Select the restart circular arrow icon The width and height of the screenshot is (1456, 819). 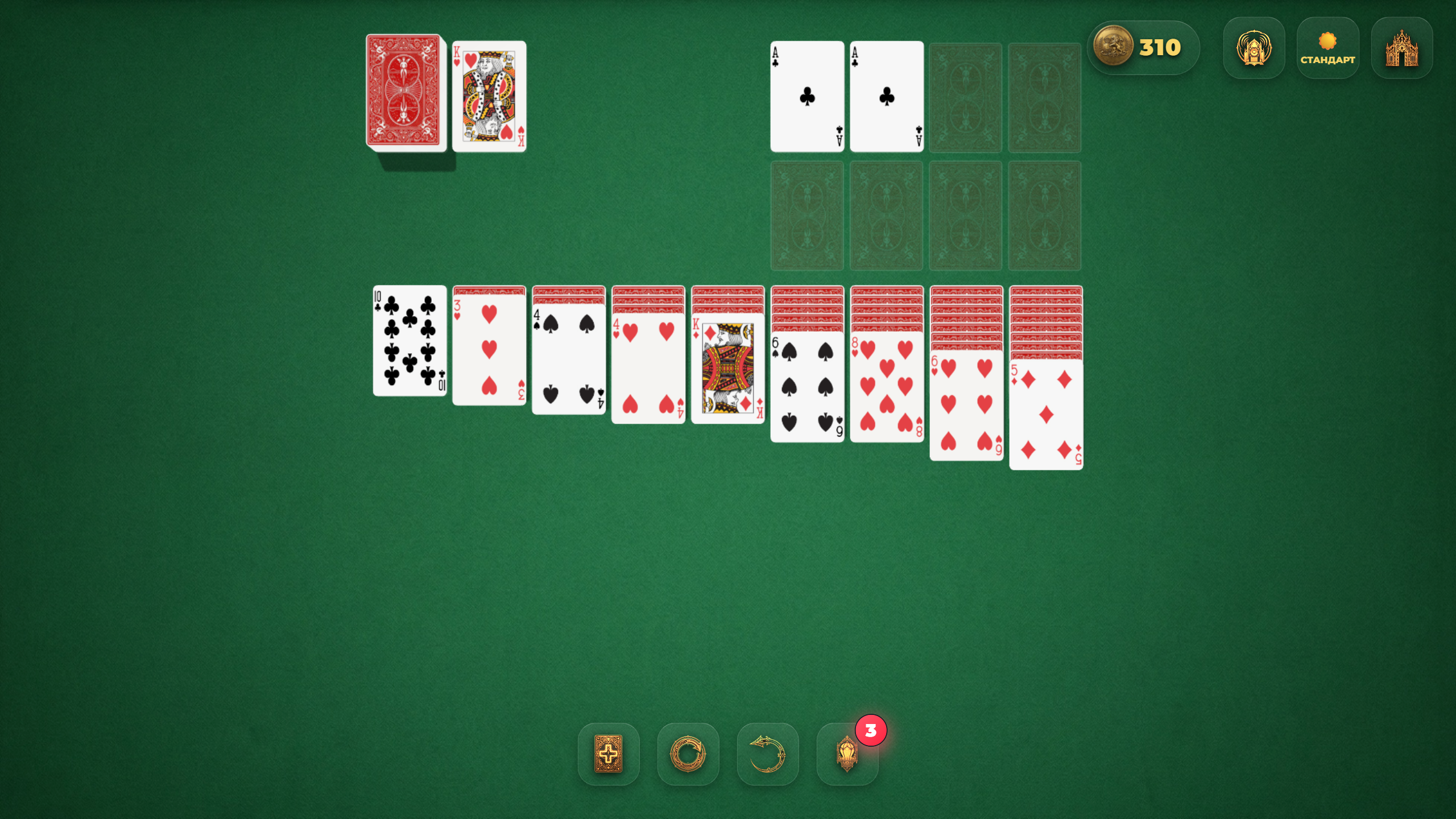pos(688,754)
